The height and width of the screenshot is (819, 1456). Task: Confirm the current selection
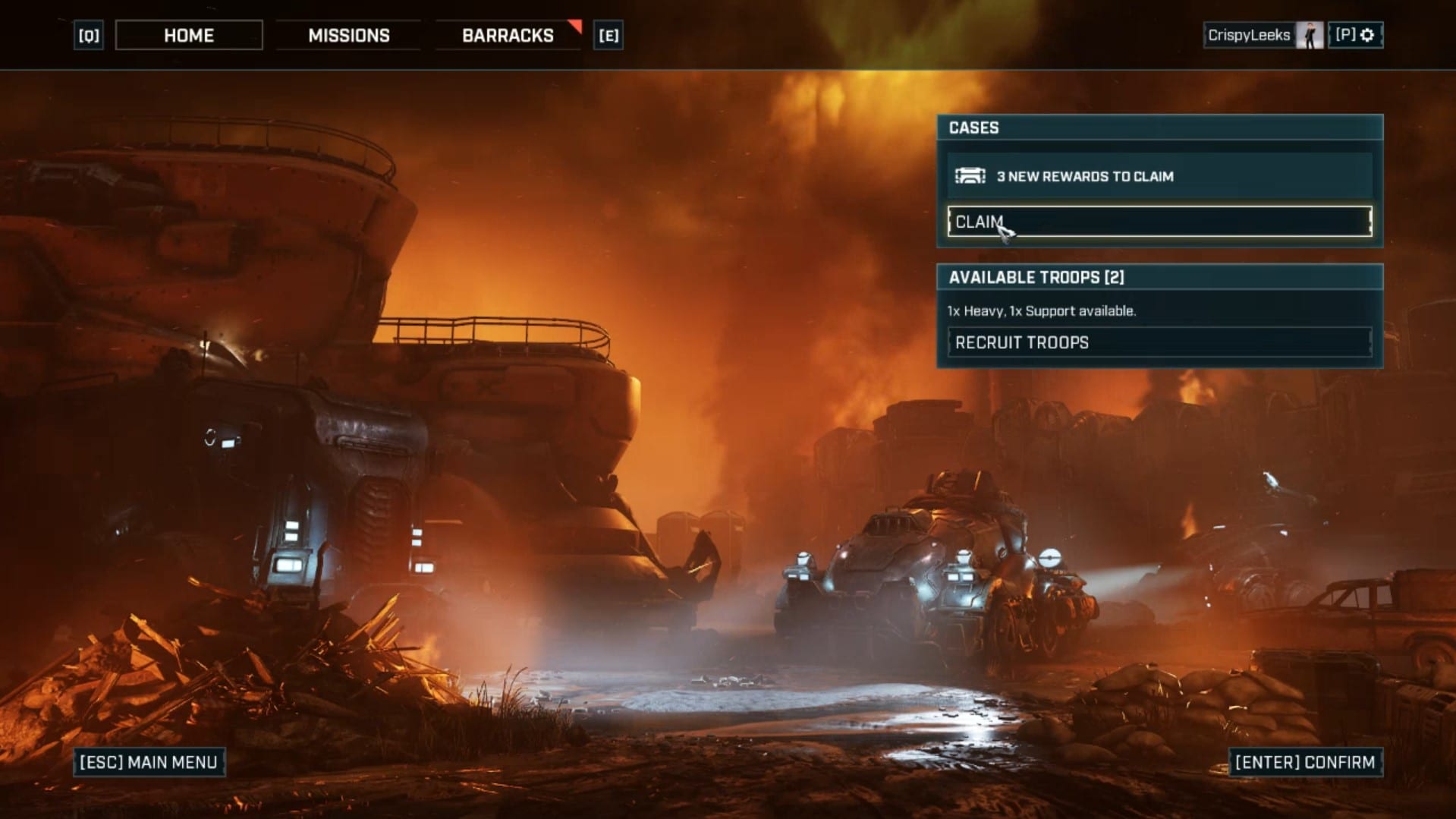point(1305,762)
